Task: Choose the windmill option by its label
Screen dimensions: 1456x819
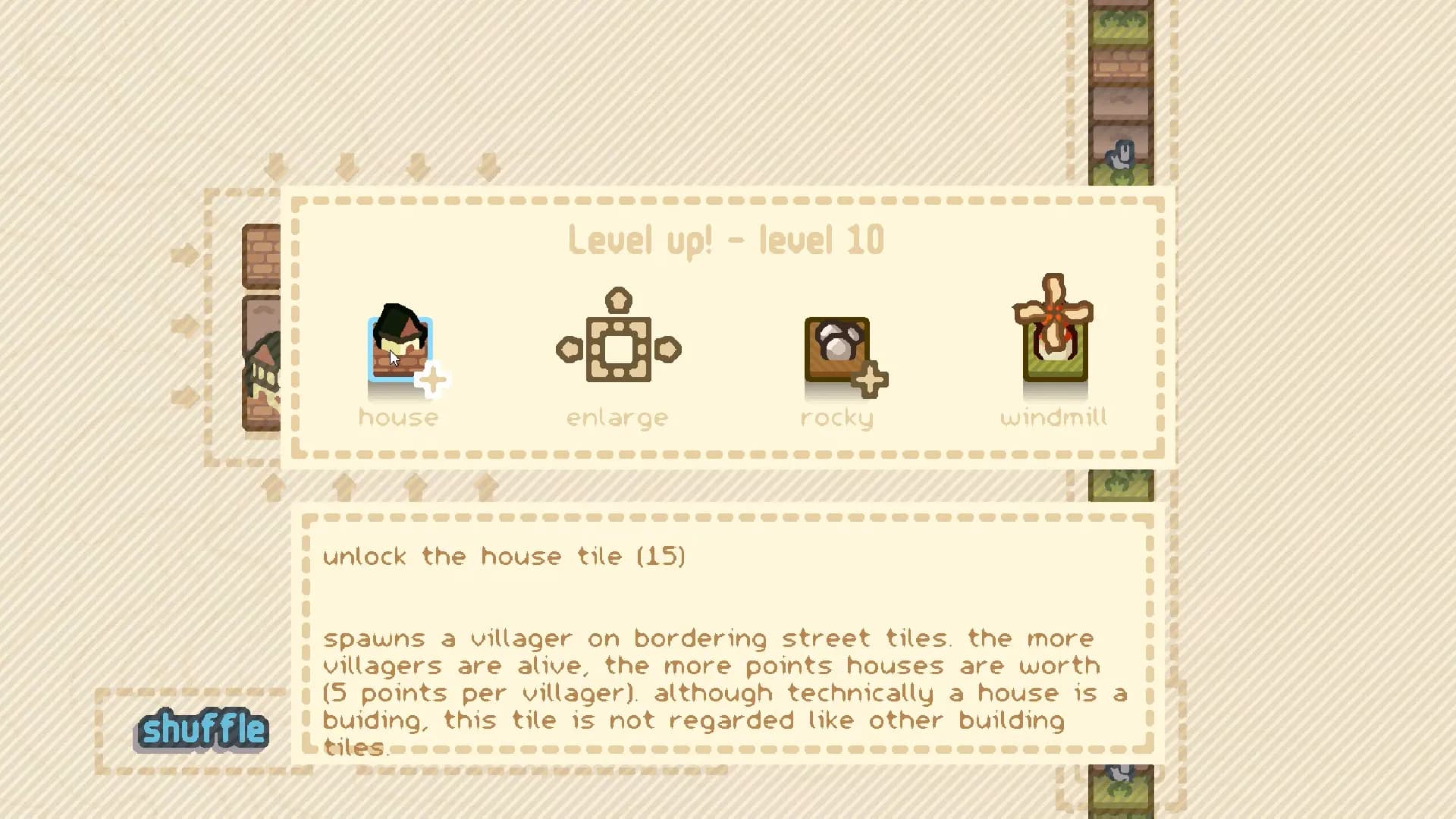Action: 1054,416
